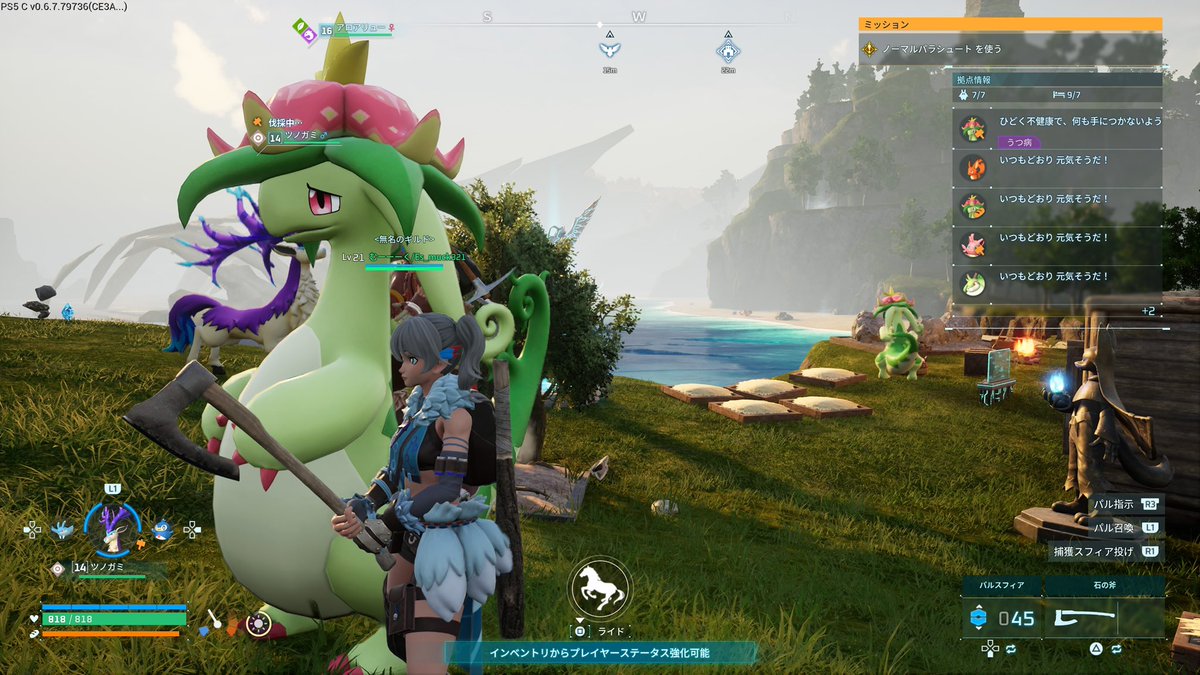Screen dimensions: 1200x675
Task: Click the base compass marker
Action: tap(727, 50)
